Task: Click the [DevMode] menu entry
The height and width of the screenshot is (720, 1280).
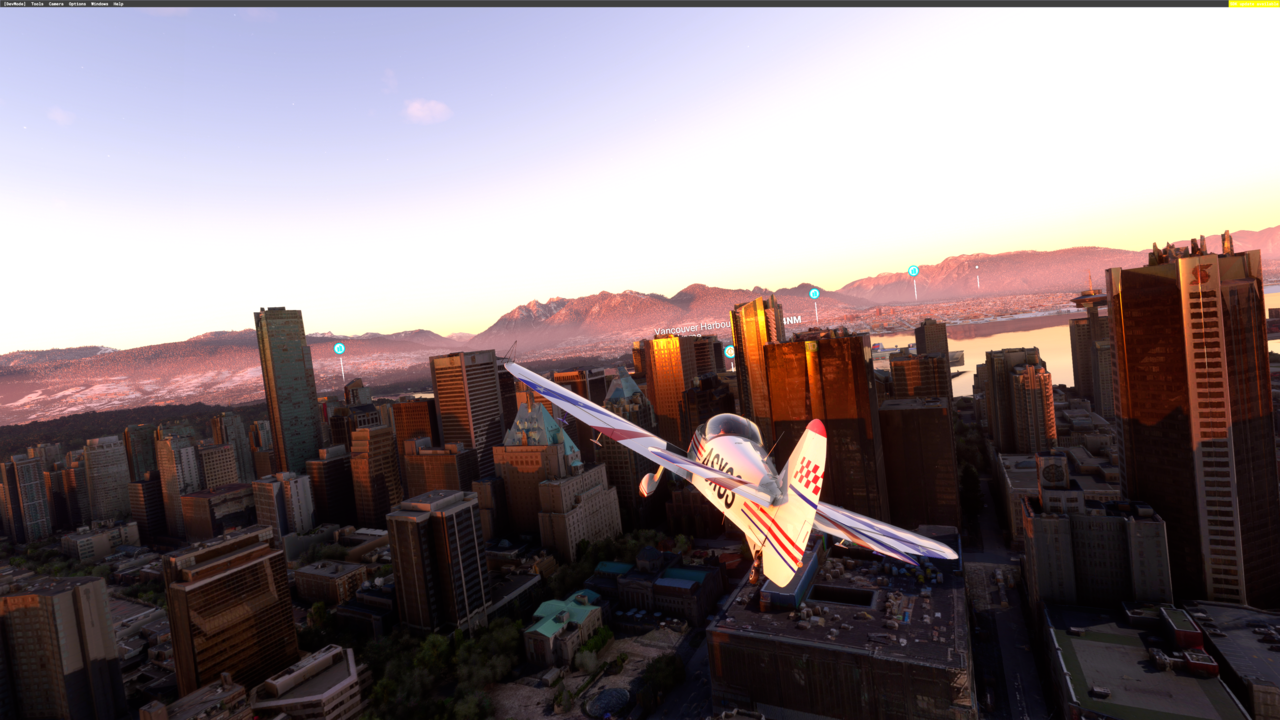Action: pyautogui.click(x=14, y=4)
